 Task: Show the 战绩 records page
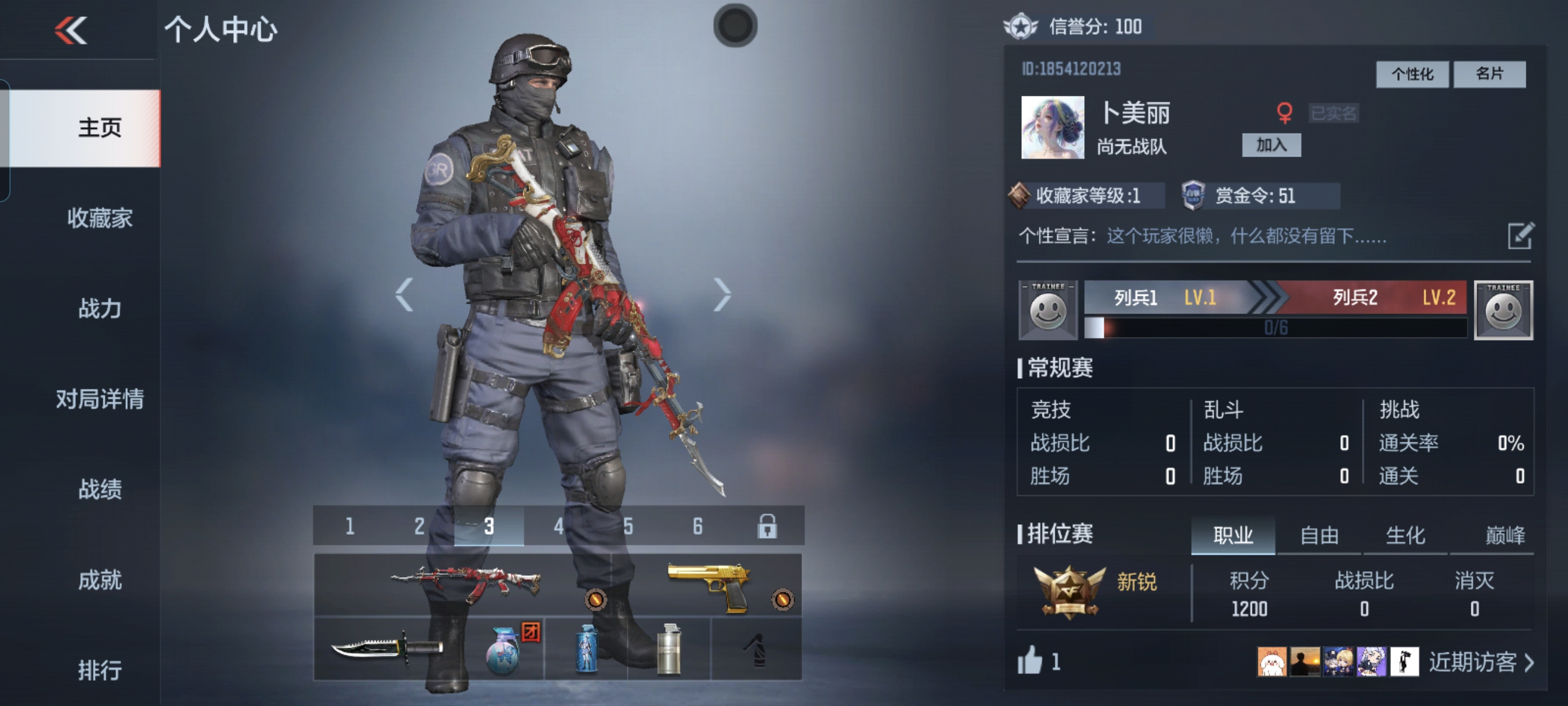[x=100, y=489]
